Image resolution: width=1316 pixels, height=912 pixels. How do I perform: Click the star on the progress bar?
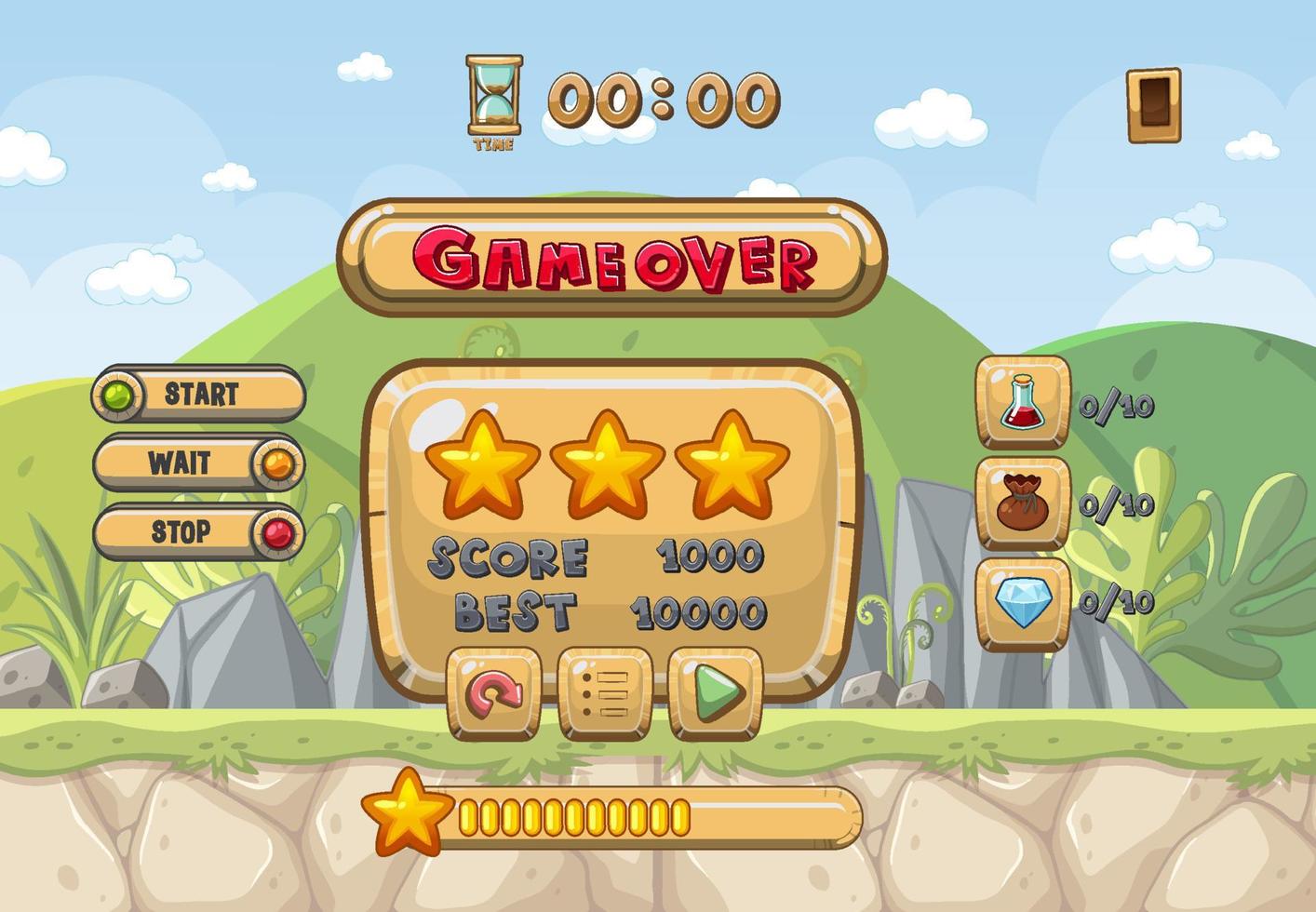(x=410, y=810)
